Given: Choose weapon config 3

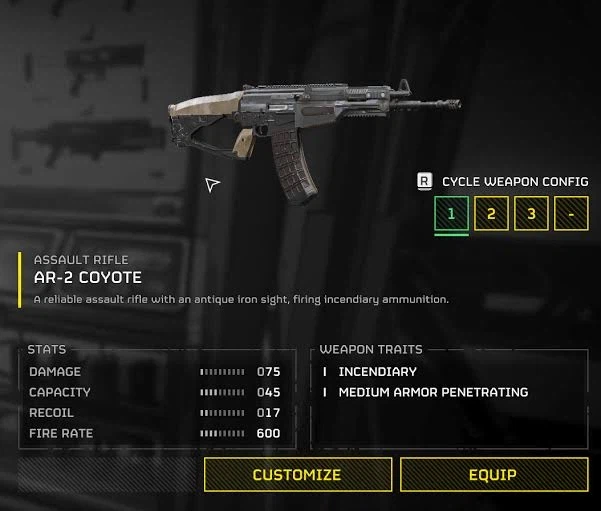Looking at the screenshot, I should click(x=531, y=214).
